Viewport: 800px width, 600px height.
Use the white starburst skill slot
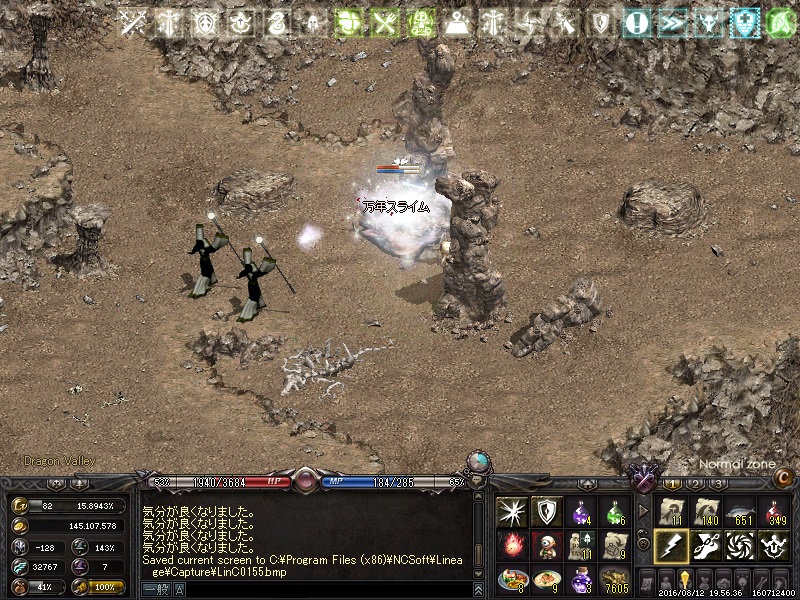pyautogui.click(x=512, y=512)
